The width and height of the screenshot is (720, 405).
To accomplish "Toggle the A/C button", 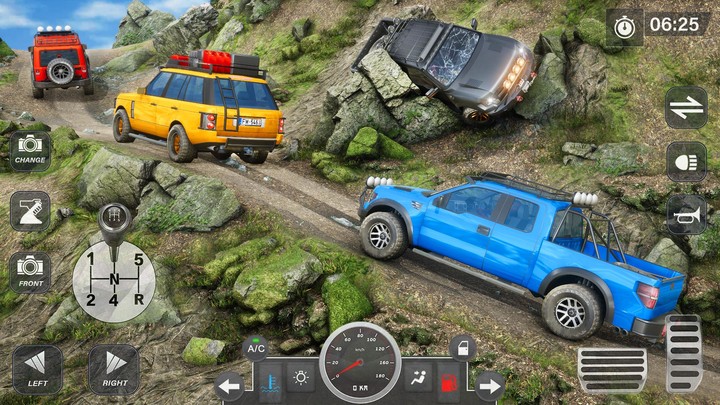I will 255,349.
